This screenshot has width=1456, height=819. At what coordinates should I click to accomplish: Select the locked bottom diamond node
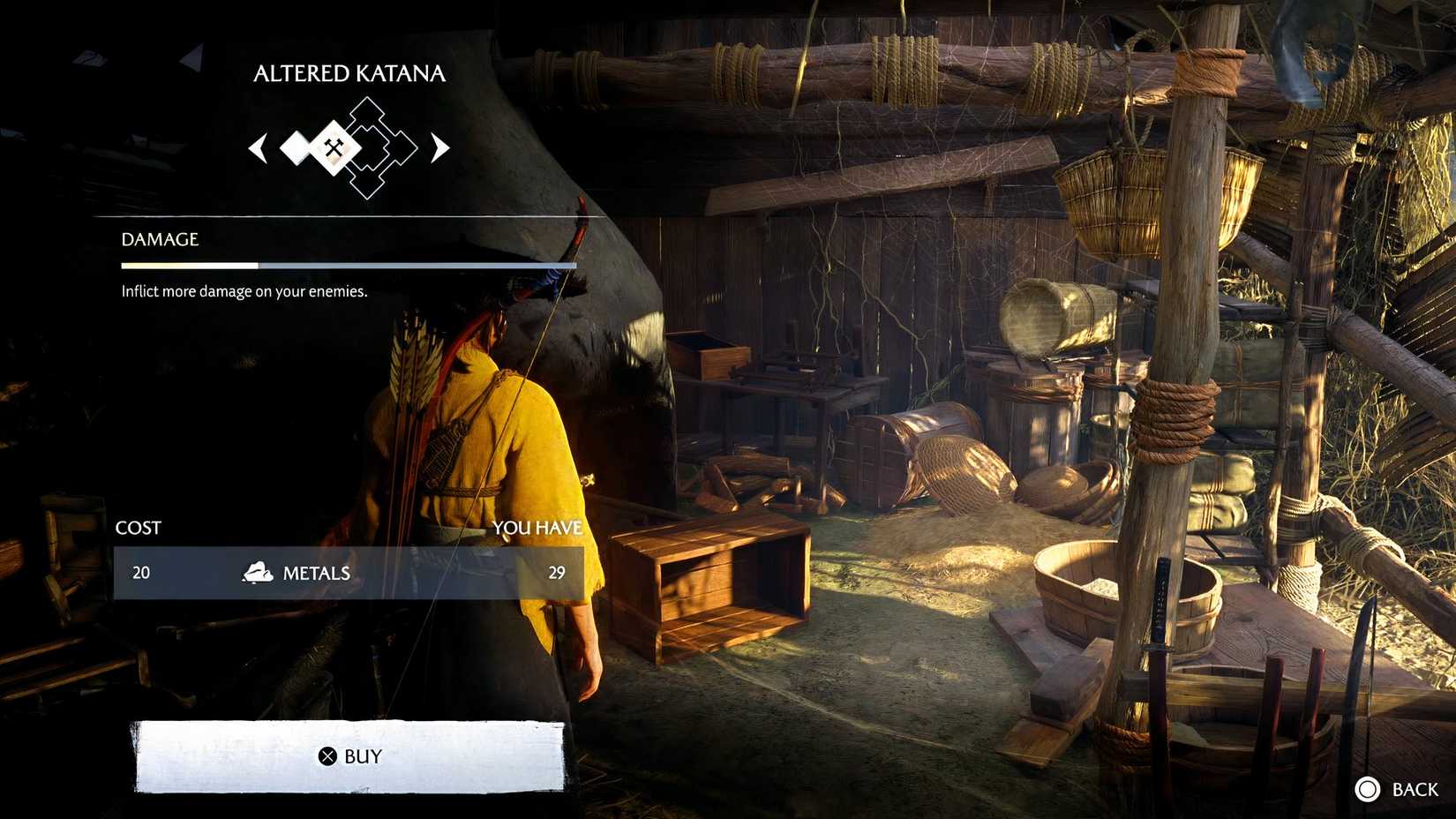367,184
